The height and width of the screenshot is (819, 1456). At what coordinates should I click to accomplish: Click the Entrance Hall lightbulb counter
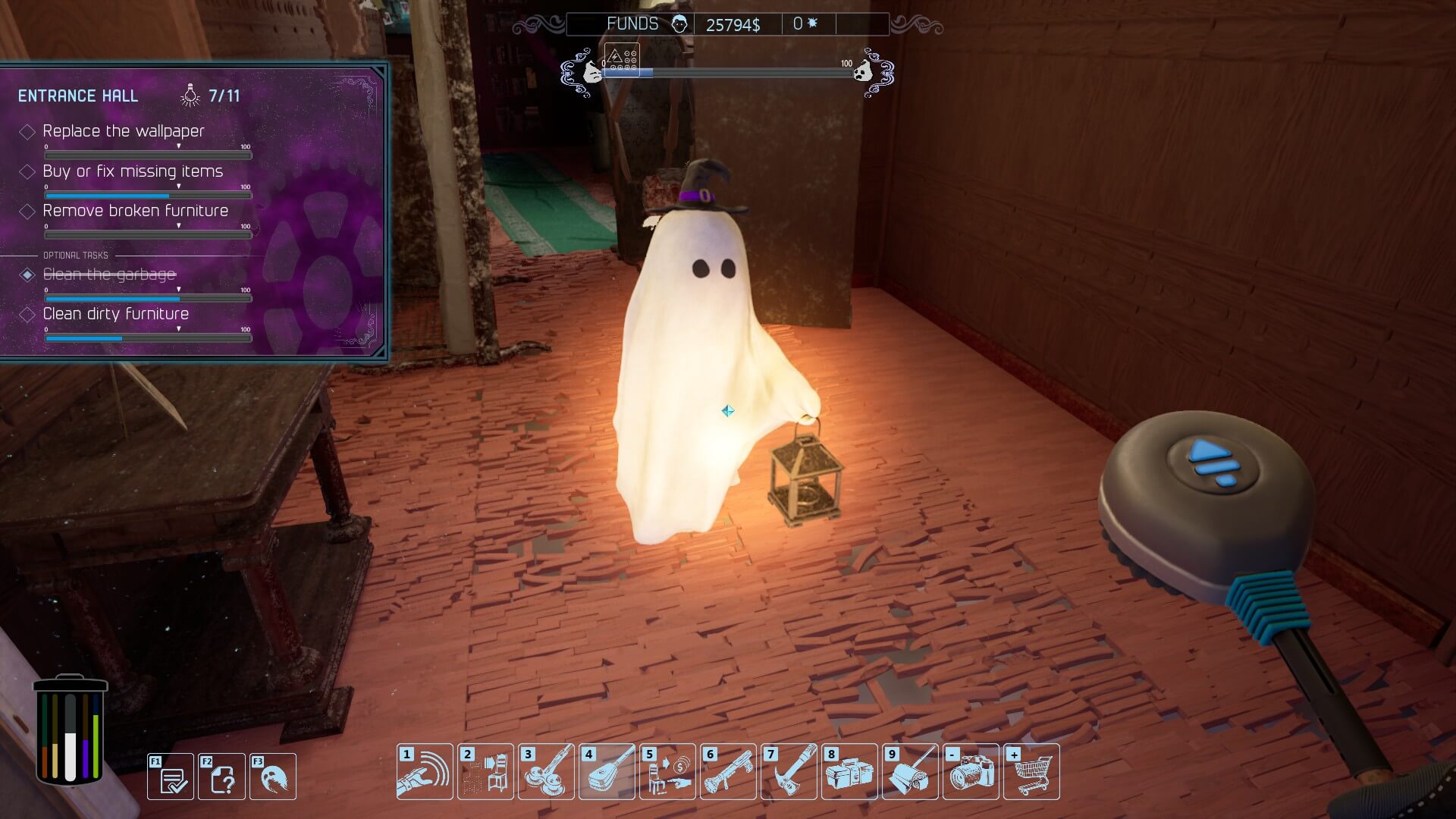click(x=212, y=96)
